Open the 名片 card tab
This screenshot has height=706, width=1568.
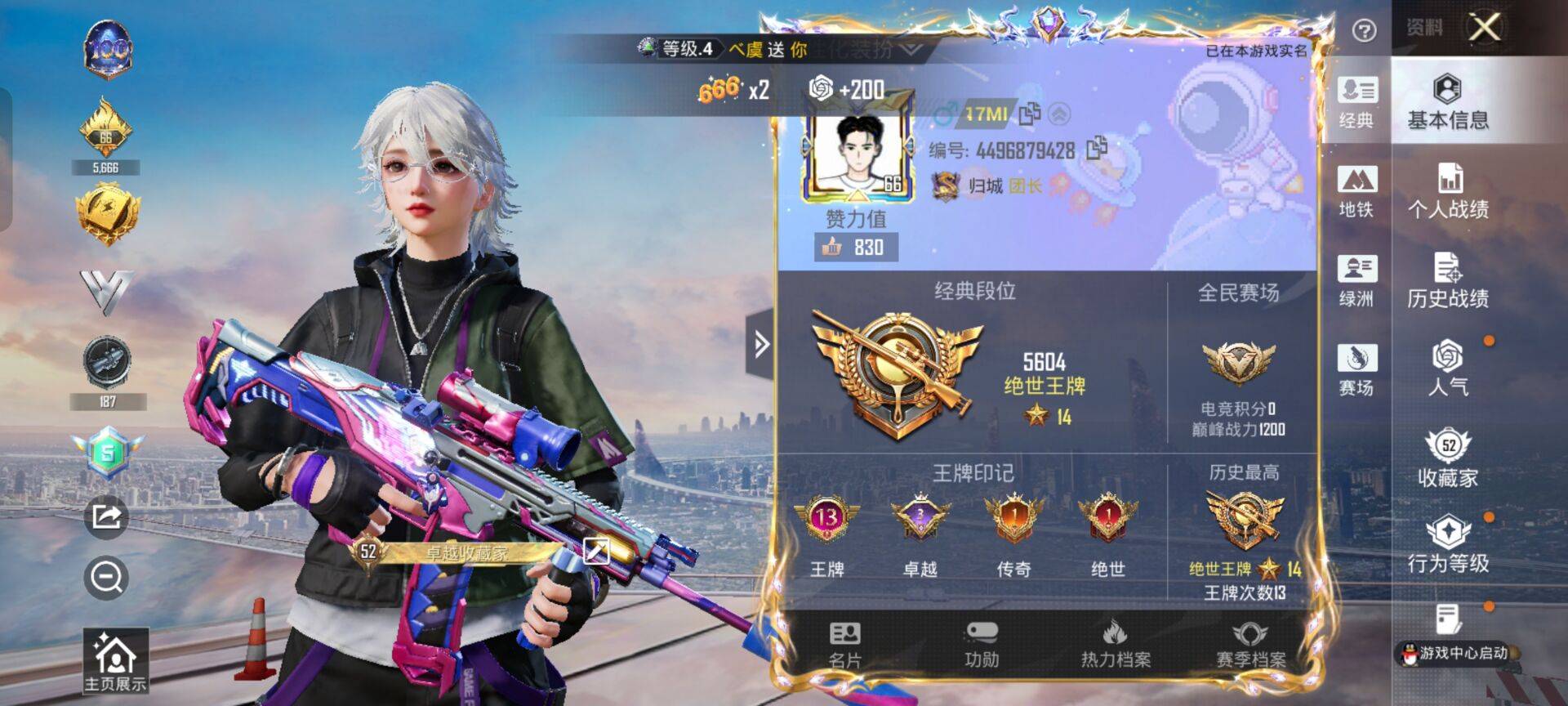(844, 645)
